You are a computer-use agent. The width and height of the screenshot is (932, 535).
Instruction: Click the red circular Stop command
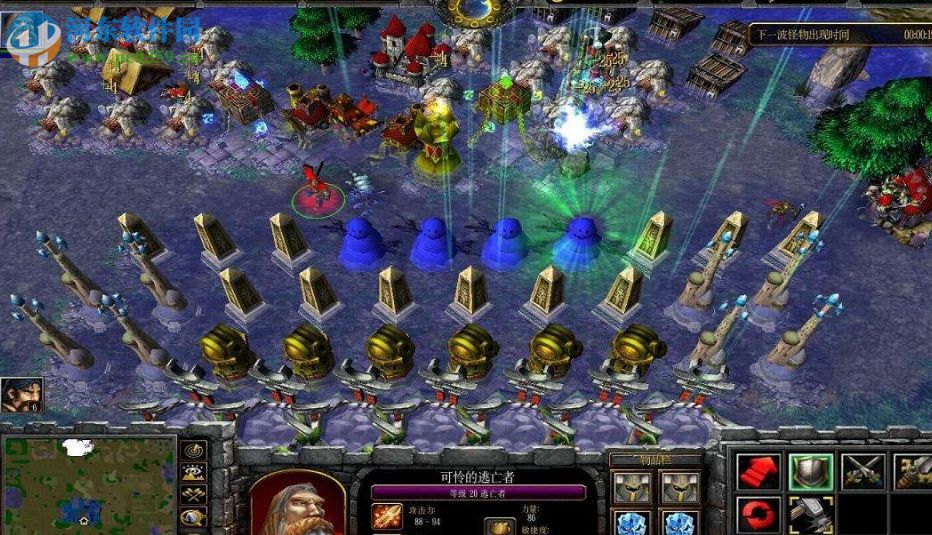[x=759, y=516]
